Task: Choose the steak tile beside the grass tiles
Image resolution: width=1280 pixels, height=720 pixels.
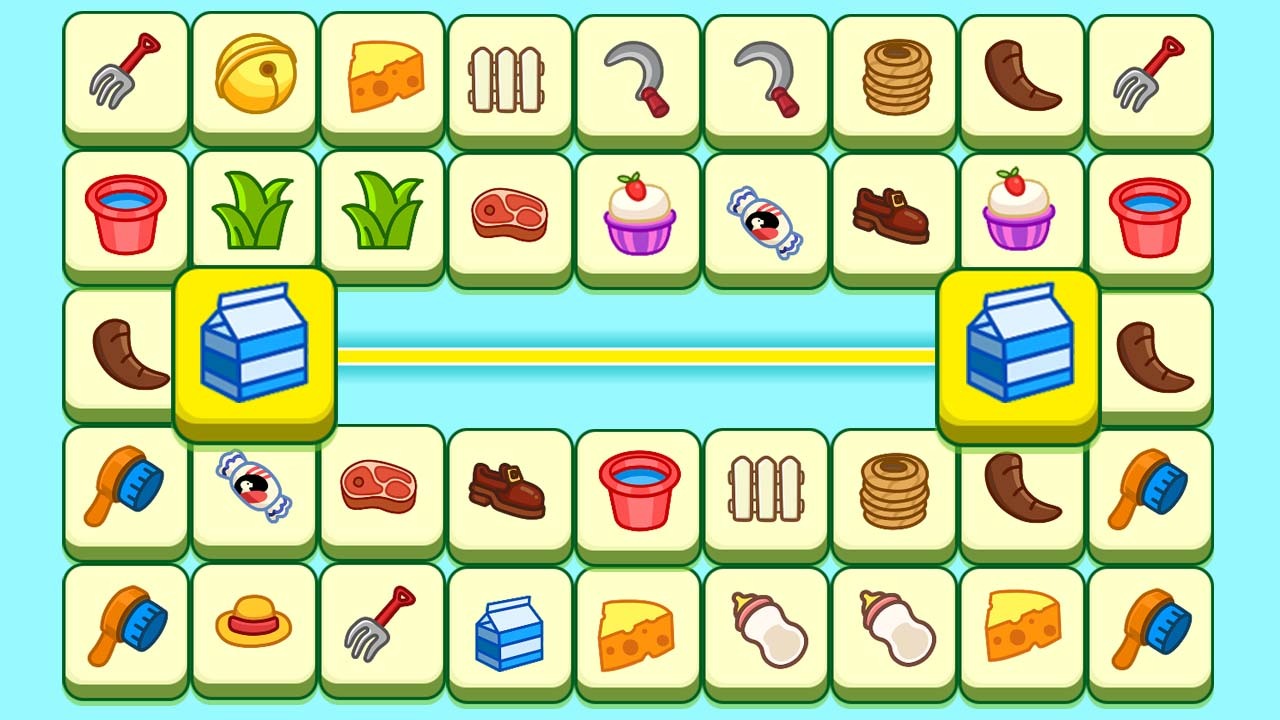Action: (x=509, y=214)
